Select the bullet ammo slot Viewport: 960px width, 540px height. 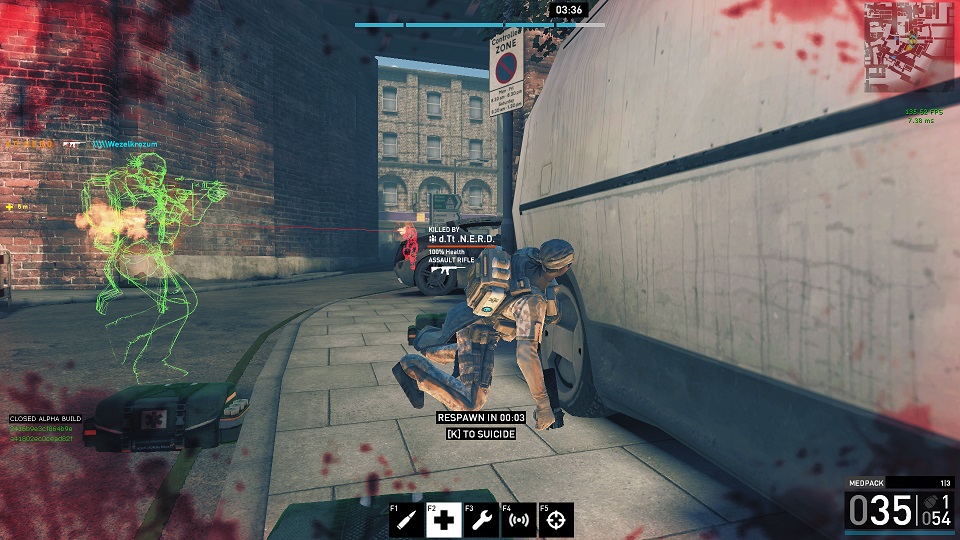pos(407,520)
